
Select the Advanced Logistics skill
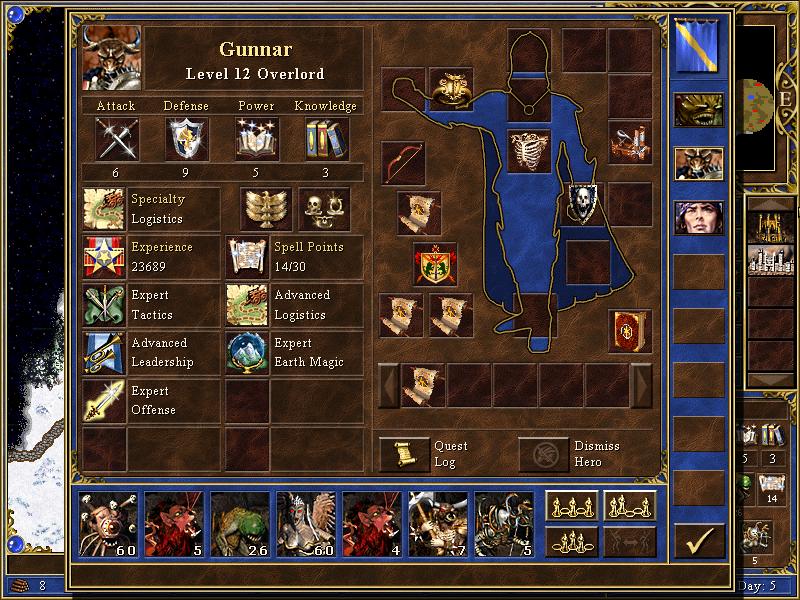248,305
